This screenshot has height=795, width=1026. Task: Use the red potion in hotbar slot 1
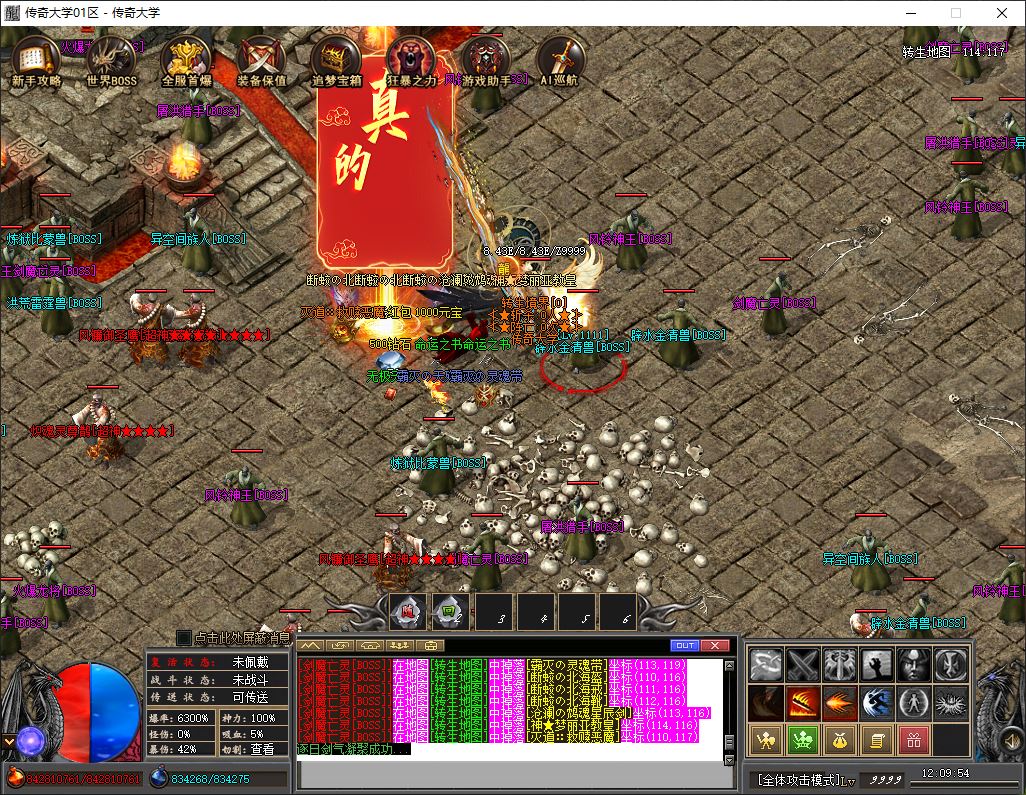pos(408,612)
